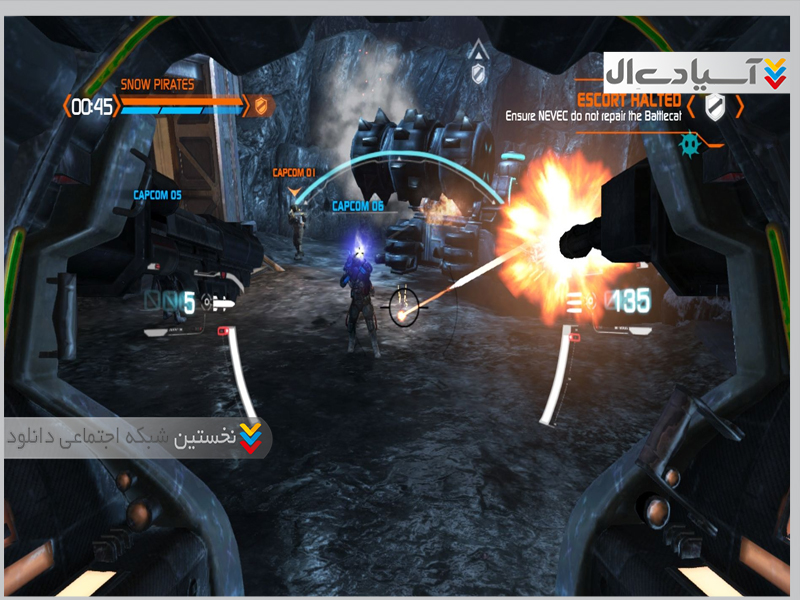
Task: Click the CAPCOM 06 teammate name tag
Action: click(358, 206)
